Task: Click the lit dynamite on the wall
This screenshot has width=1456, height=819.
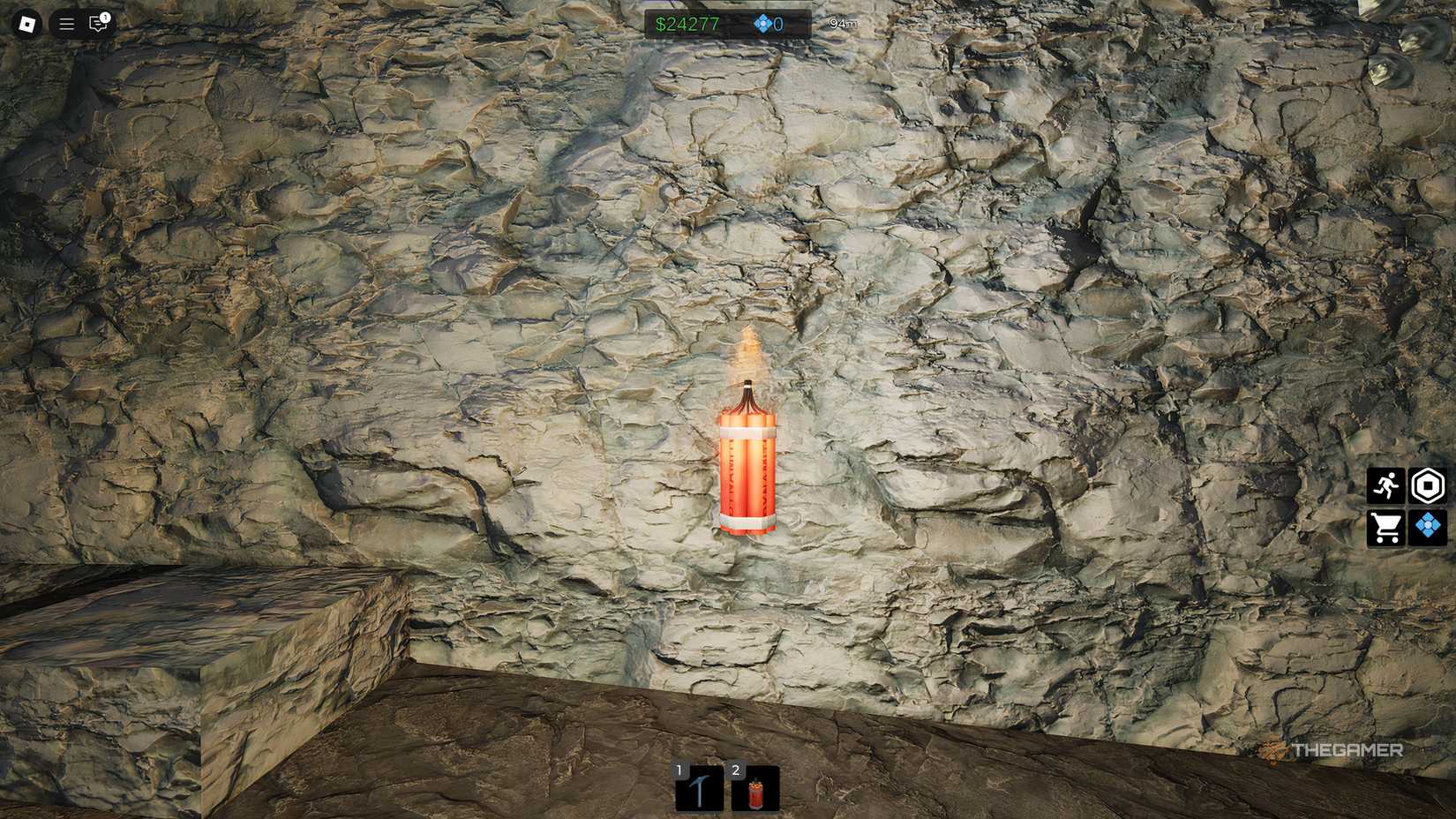Action: tap(747, 468)
